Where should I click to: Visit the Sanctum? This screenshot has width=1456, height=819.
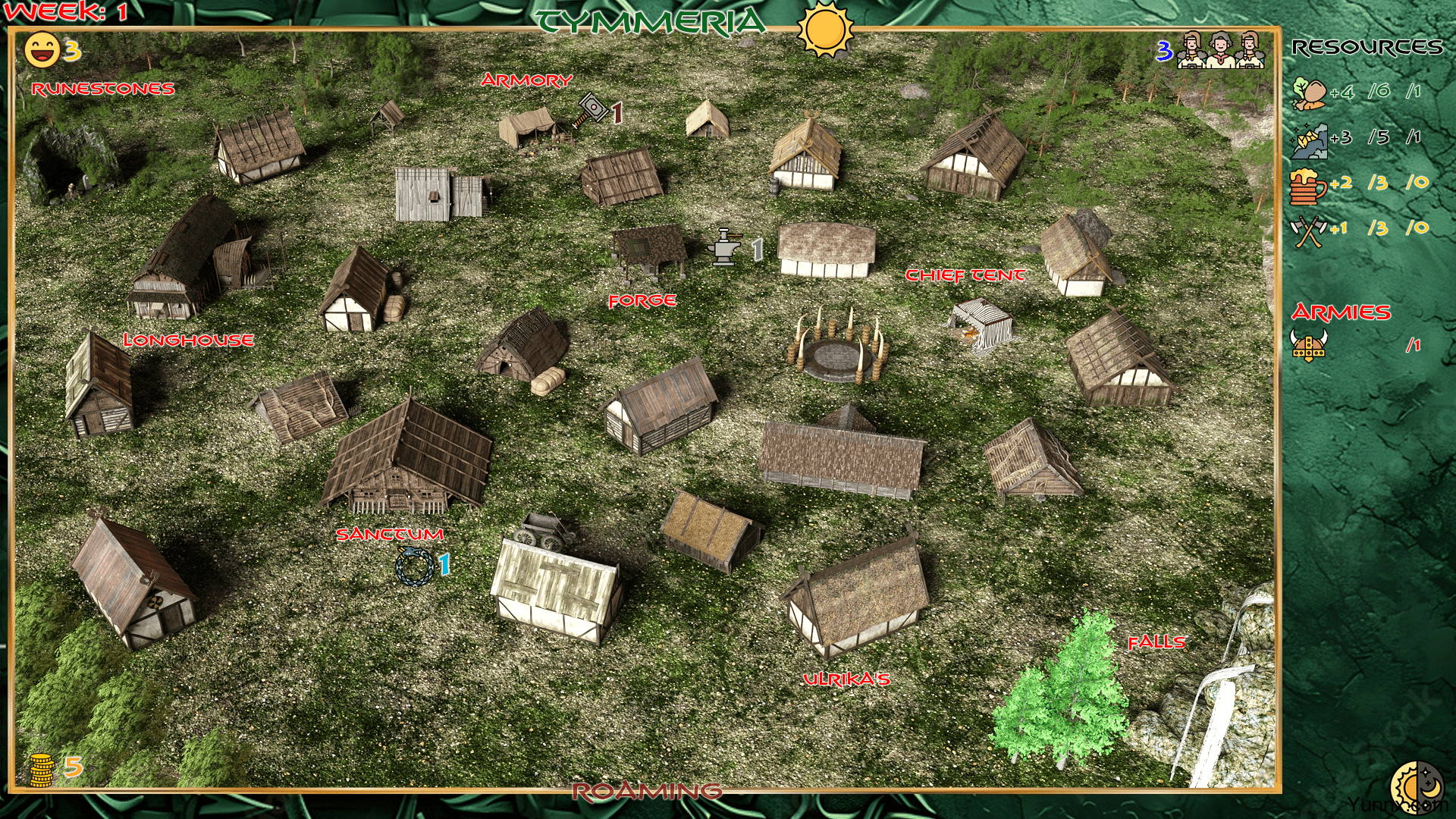(390, 535)
